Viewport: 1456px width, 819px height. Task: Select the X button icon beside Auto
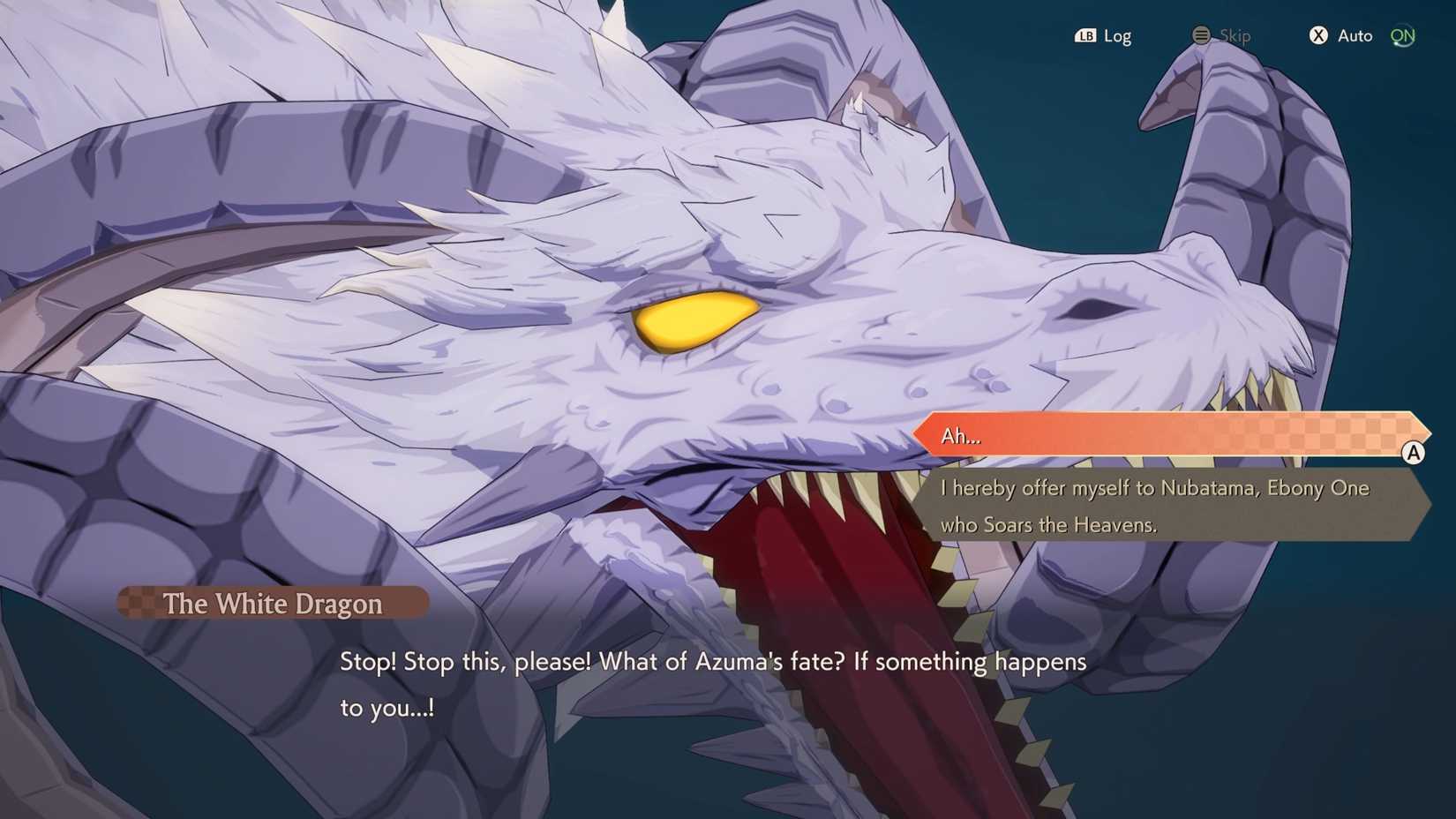click(1318, 35)
